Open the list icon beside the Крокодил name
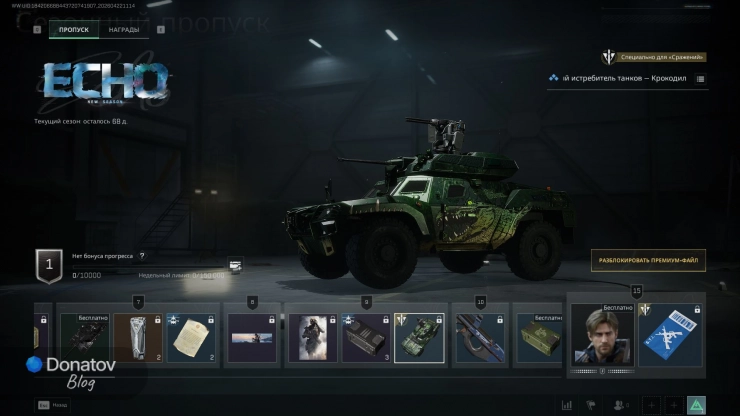Image resolution: width=740 pixels, height=416 pixels. [x=700, y=78]
